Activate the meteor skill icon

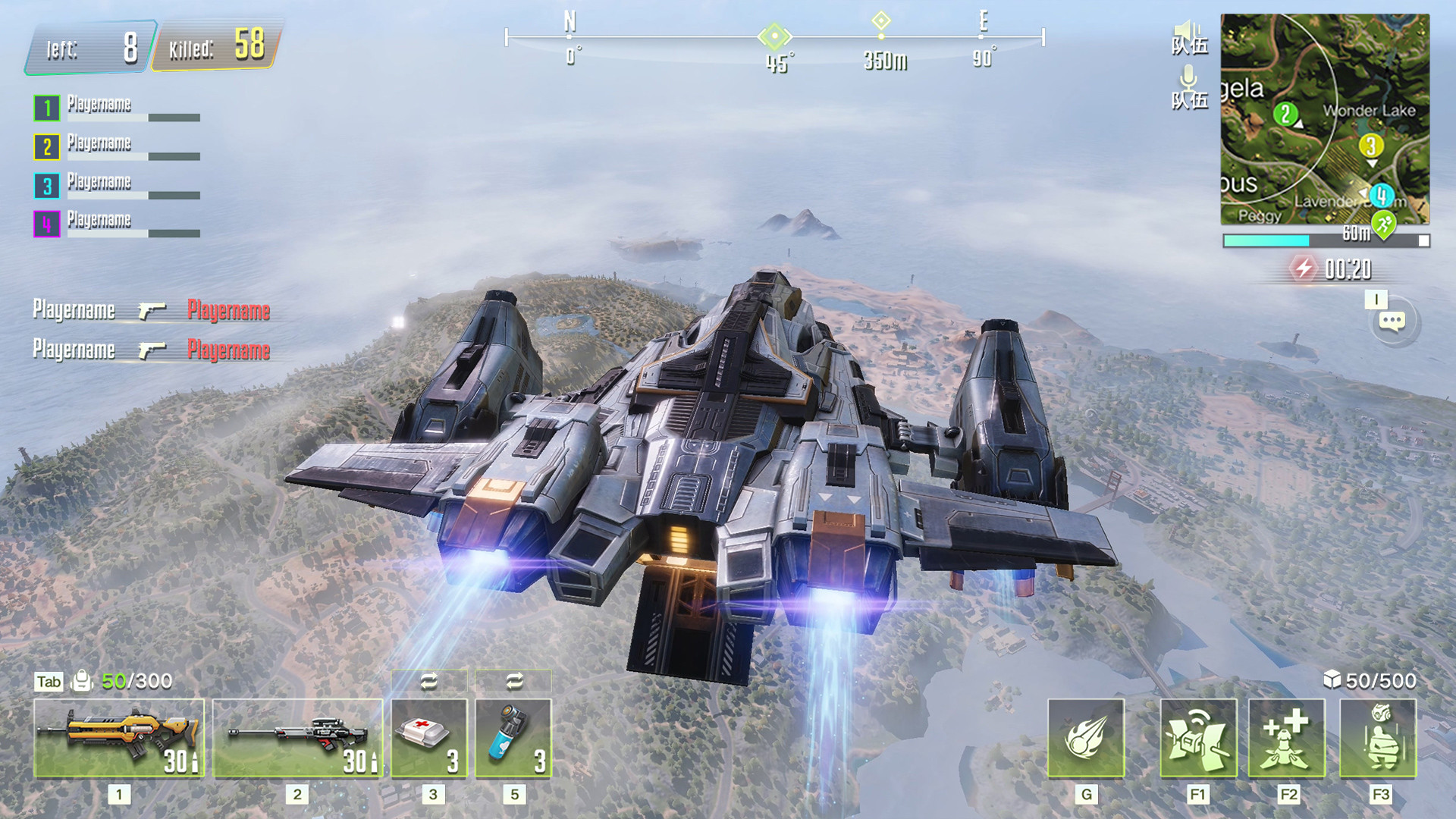tap(1086, 738)
